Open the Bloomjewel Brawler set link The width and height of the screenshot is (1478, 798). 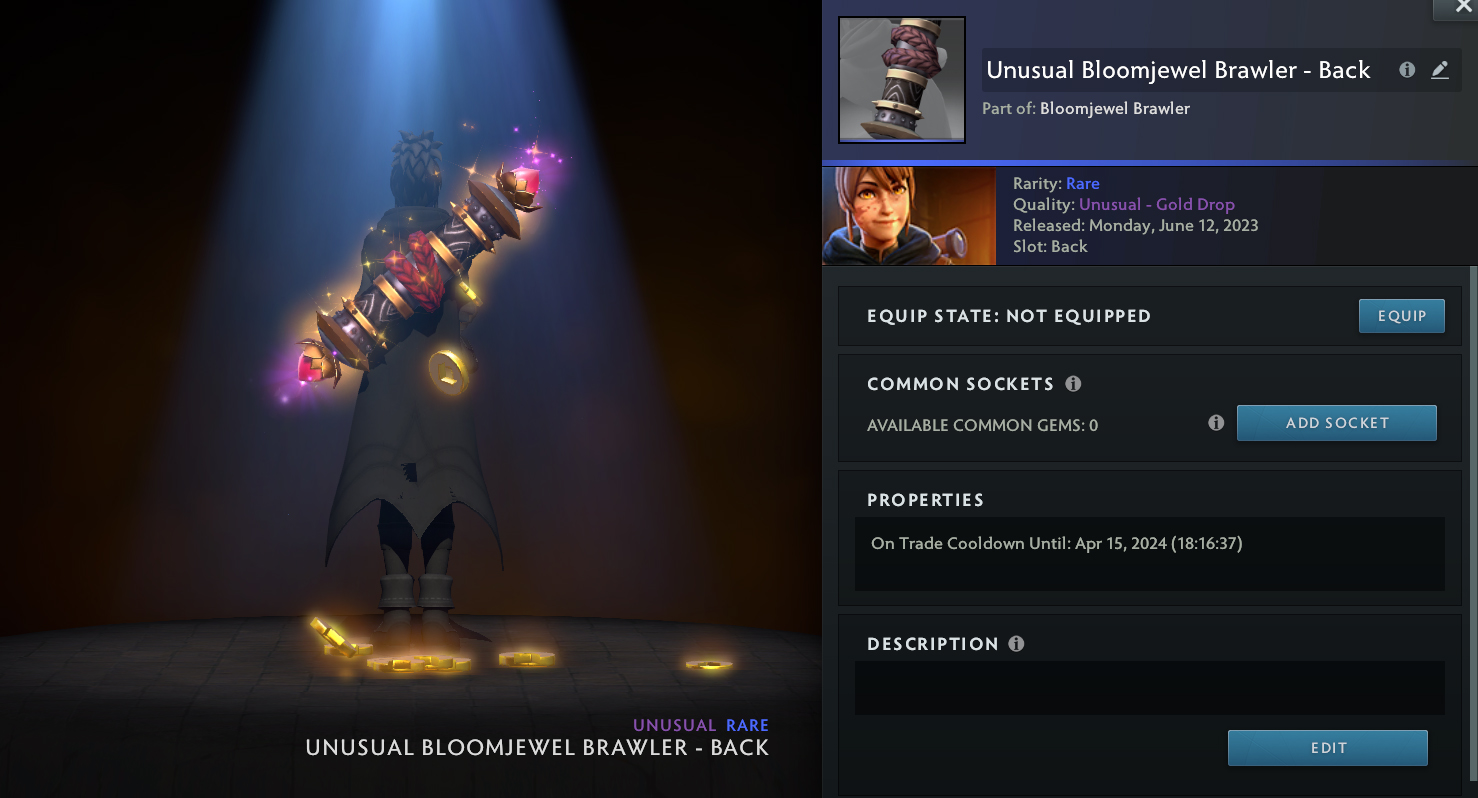[1114, 108]
